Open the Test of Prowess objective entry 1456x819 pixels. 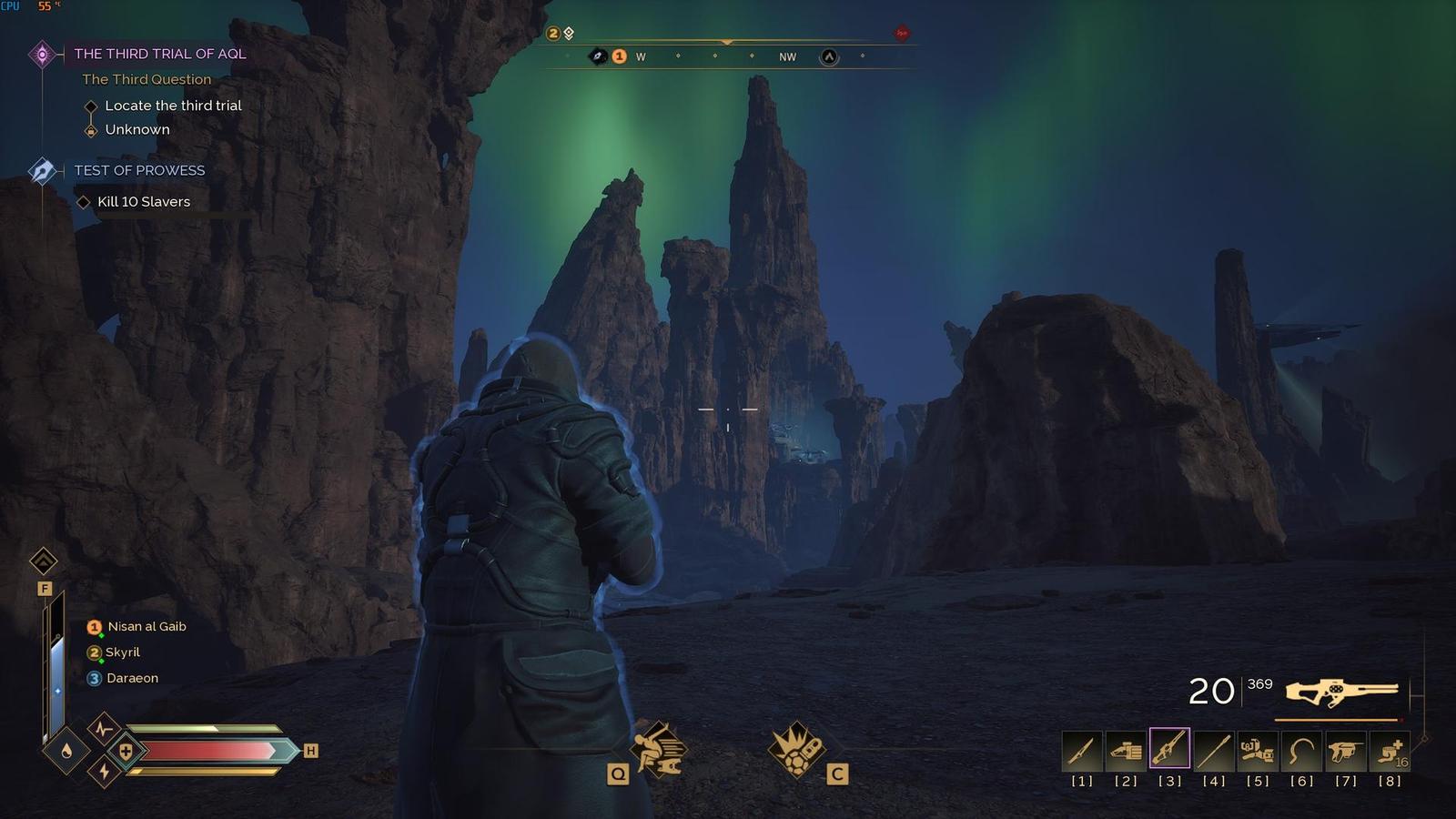coord(139,170)
